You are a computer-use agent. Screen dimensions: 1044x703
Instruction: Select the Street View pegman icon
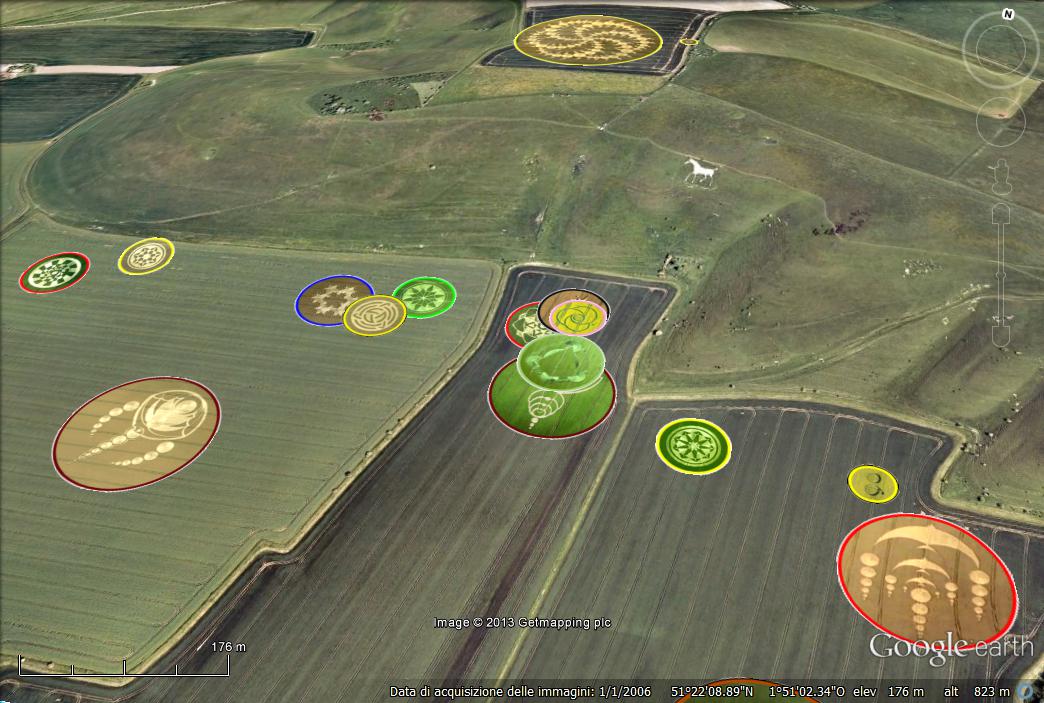[1002, 176]
